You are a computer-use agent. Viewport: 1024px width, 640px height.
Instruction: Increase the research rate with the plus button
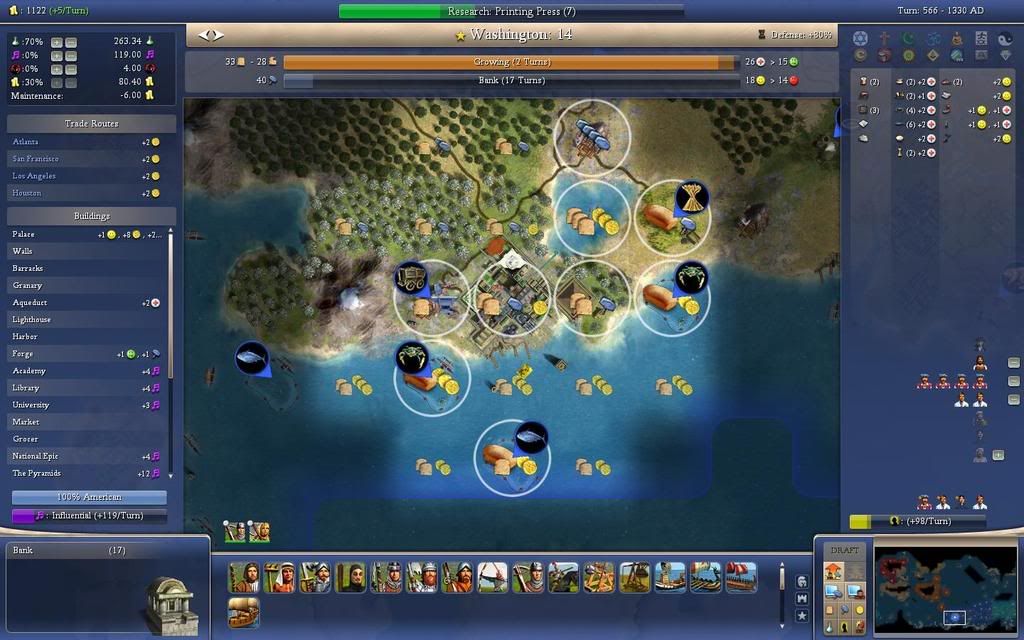[56, 43]
